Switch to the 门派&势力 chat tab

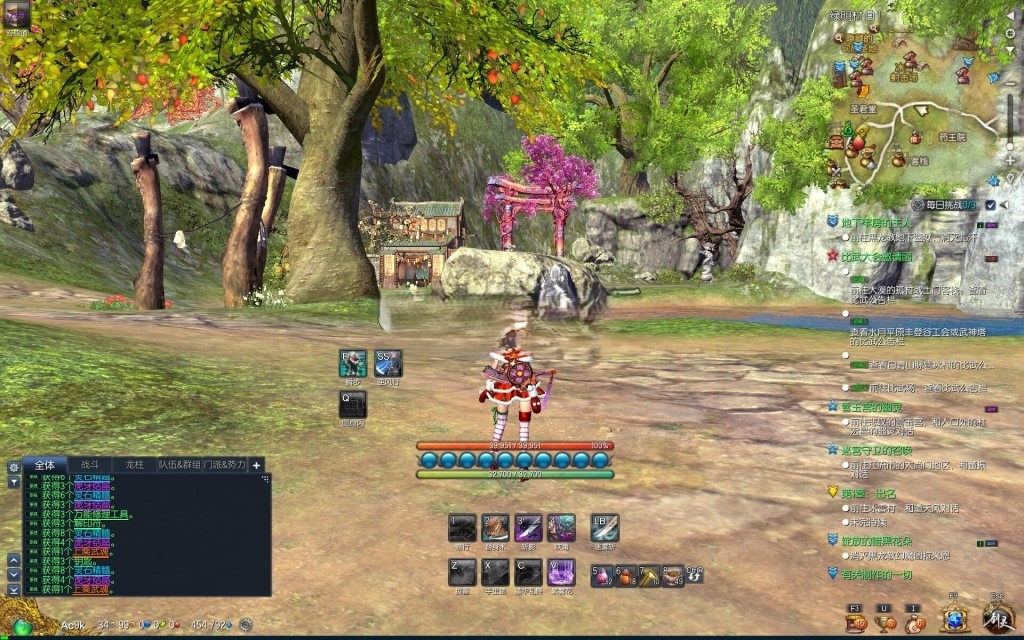tap(224, 465)
